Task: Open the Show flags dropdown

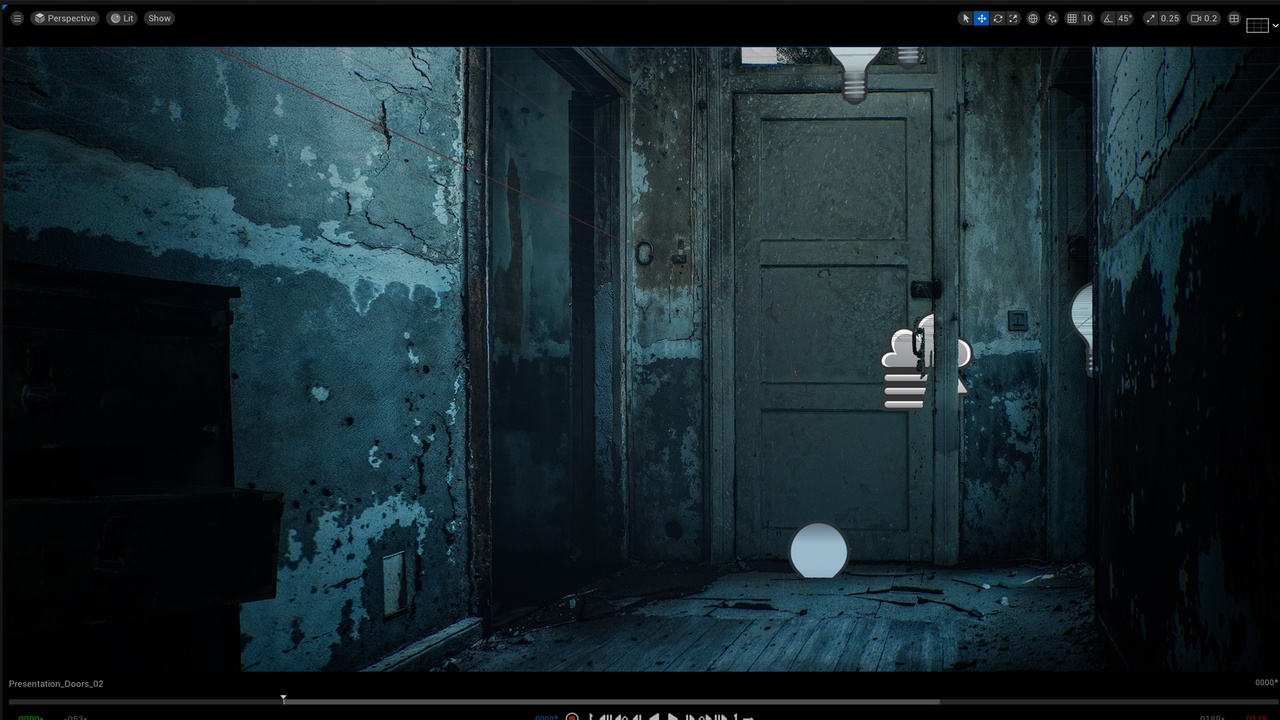Action: tap(158, 18)
